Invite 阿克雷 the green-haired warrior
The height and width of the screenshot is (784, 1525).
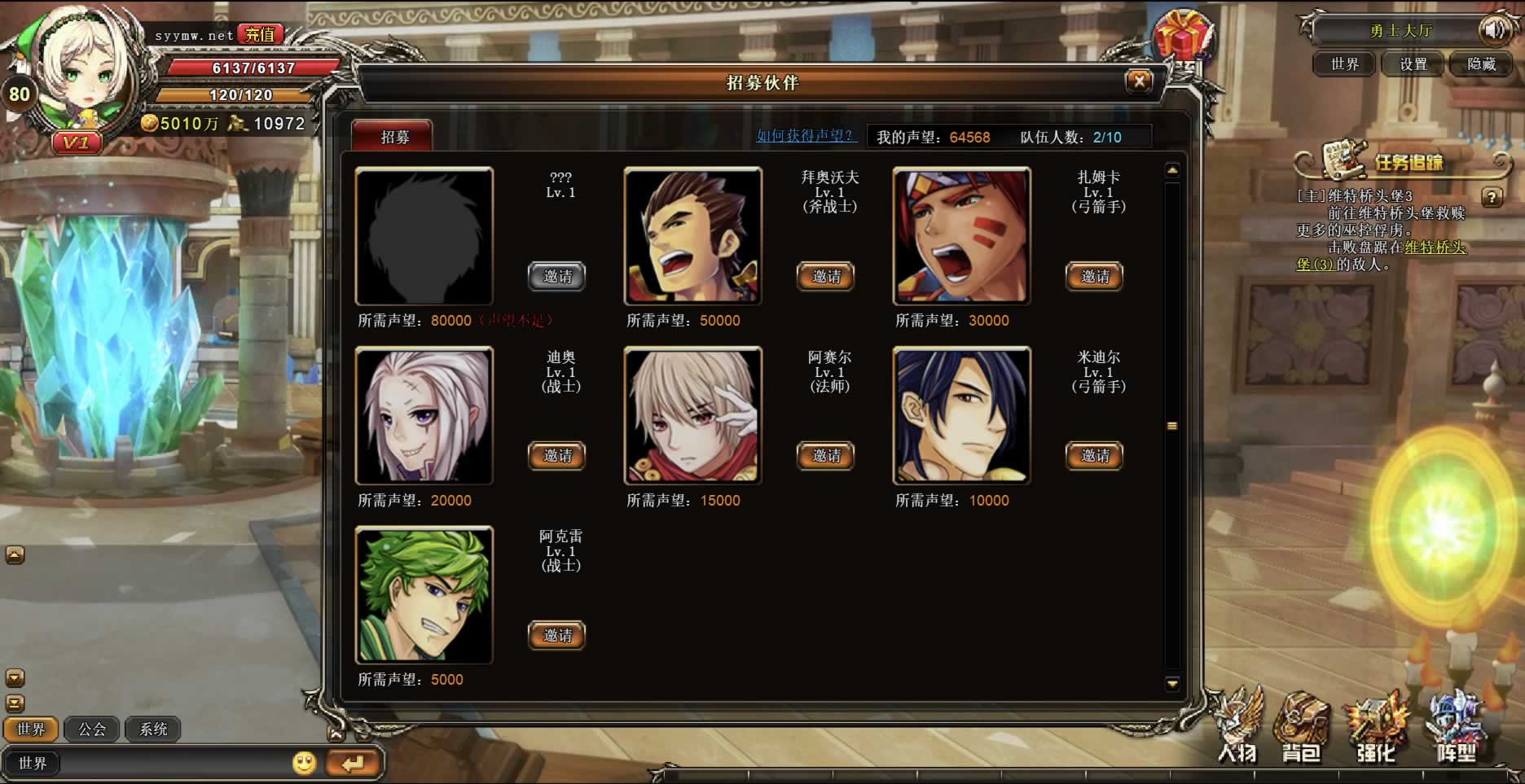[x=557, y=636]
